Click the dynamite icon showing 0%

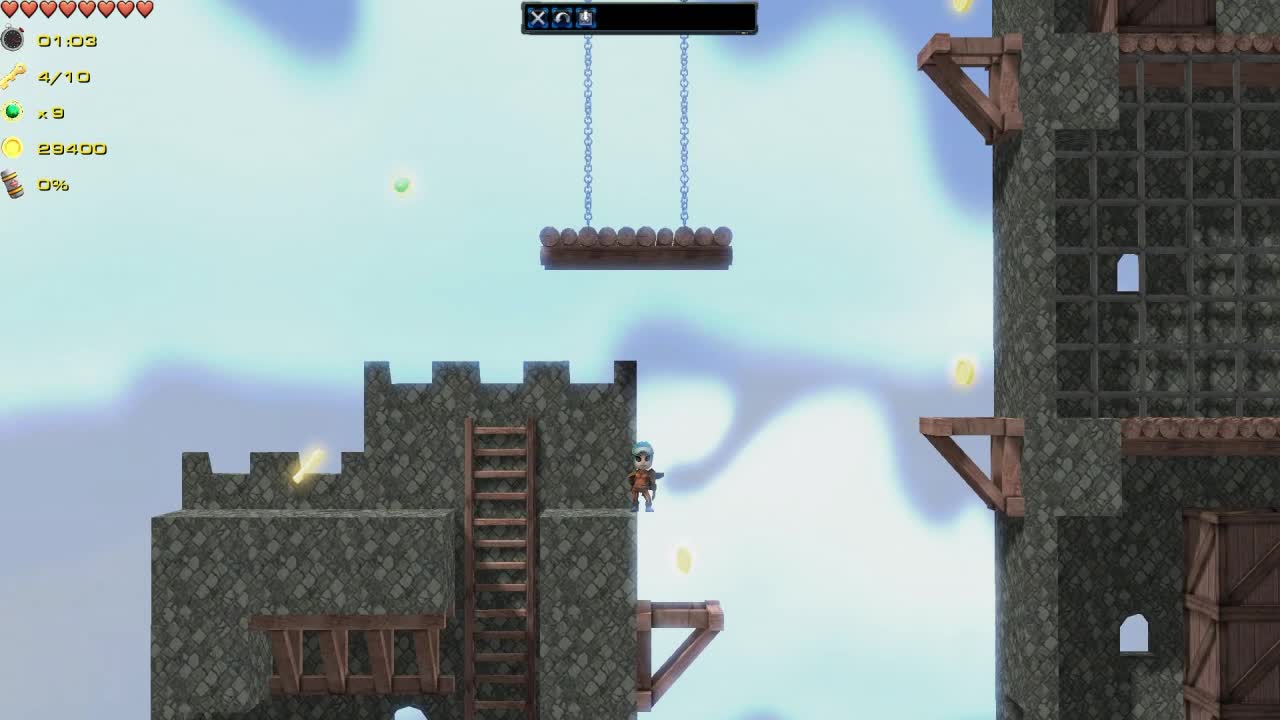(x=11, y=184)
